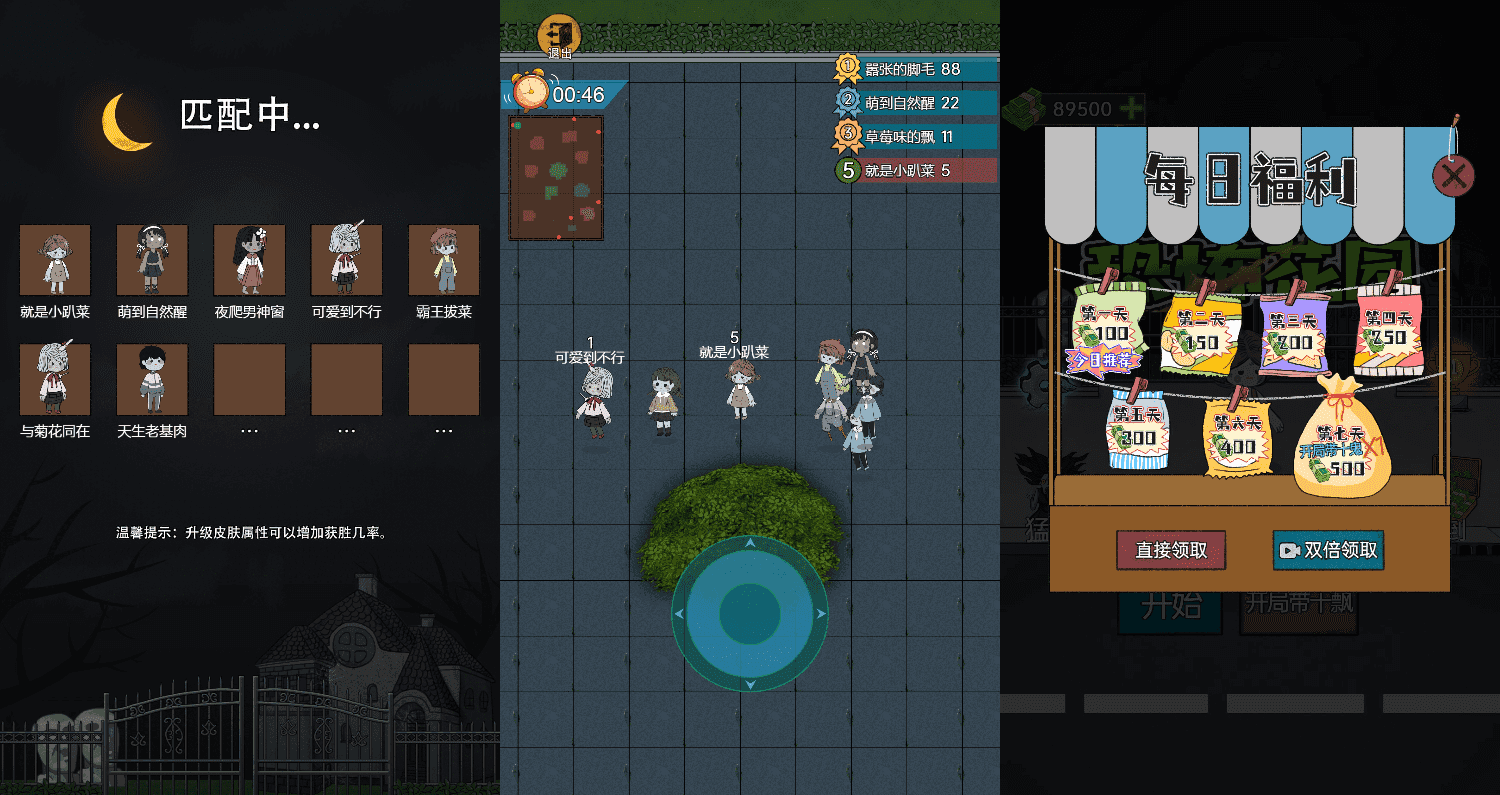Select player 夜爬男神窗 avatar tile
Screen dimensions: 1500x795
pyautogui.click(x=249, y=260)
